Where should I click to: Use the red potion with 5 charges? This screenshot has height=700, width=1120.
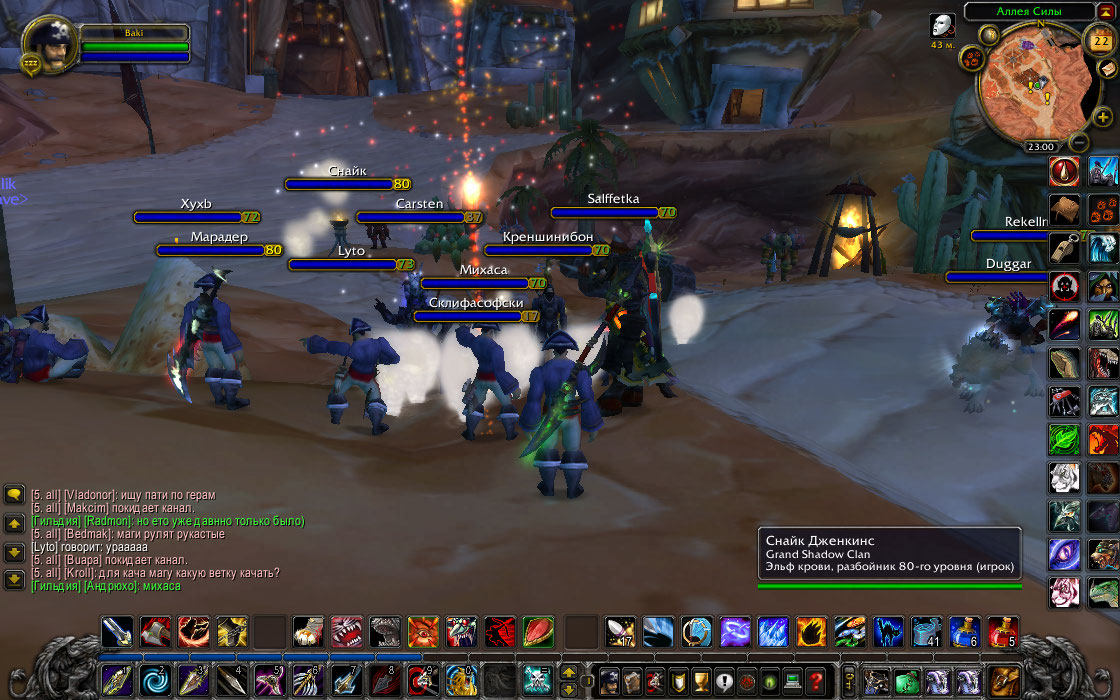click(x=1003, y=631)
